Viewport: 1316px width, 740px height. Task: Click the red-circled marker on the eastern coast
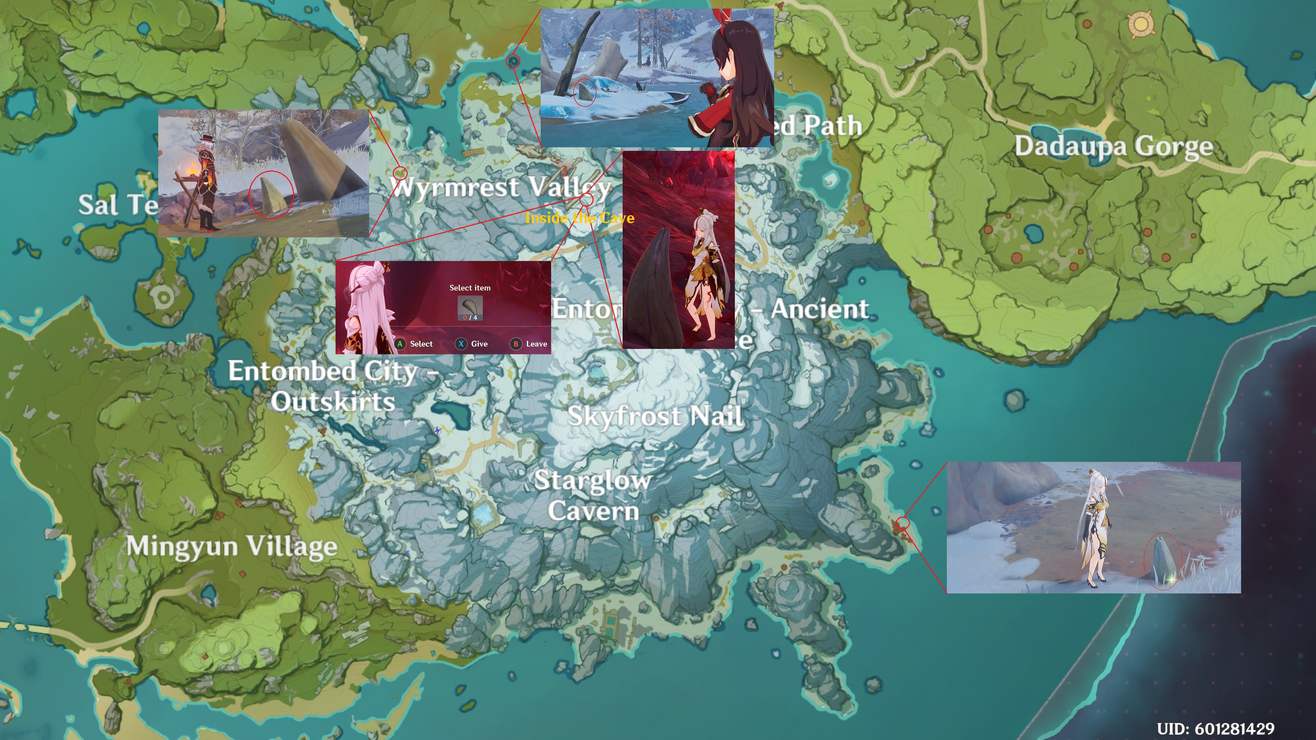click(903, 521)
